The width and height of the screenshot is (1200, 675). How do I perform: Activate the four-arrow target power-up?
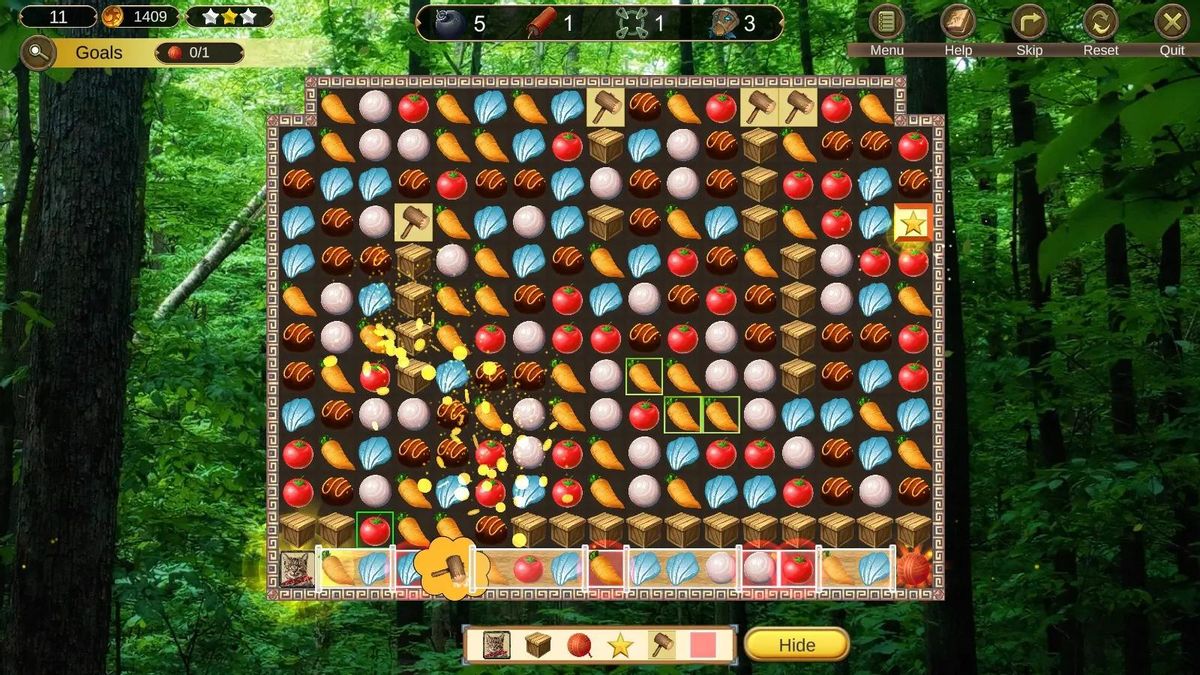click(x=631, y=22)
